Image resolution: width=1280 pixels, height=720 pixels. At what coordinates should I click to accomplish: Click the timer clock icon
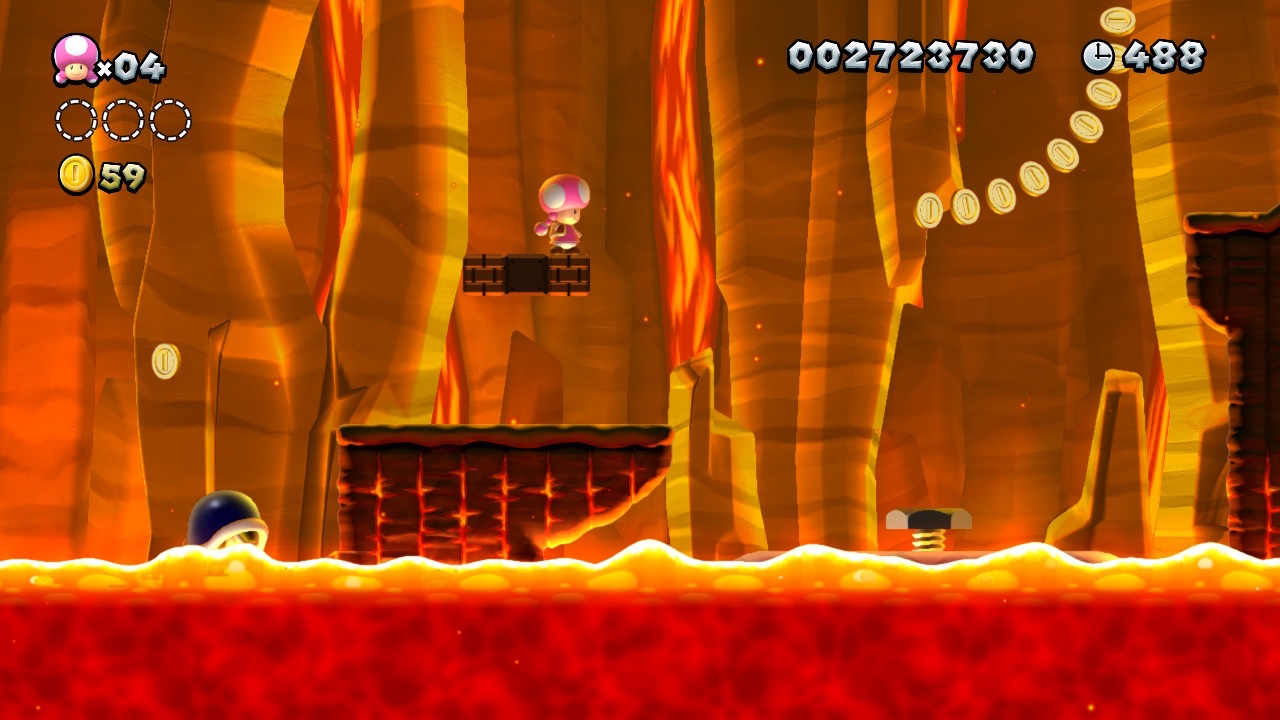(1097, 56)
